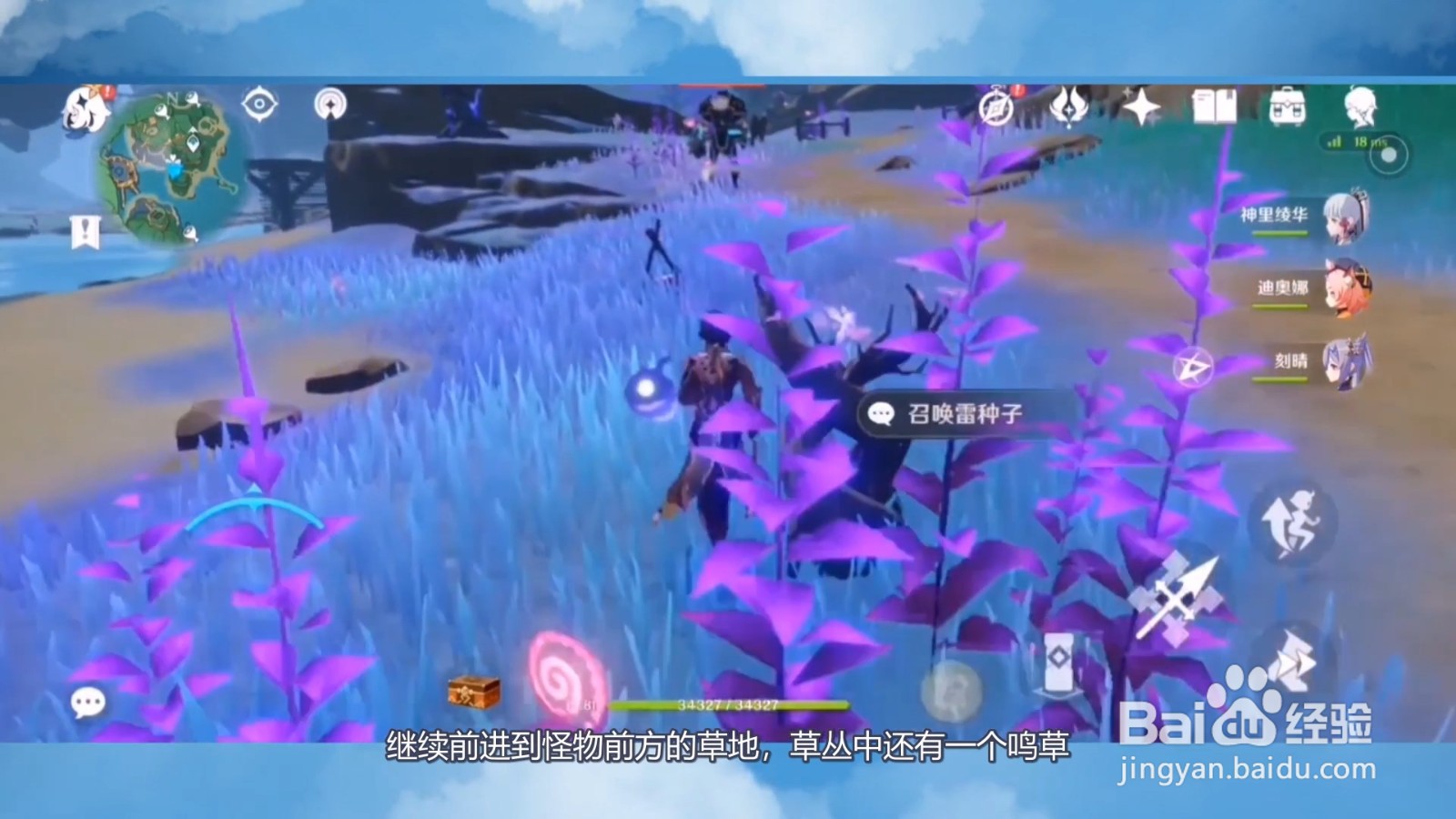
Task: Expand the quest exclamation banner under minimap
Action: point(86,232)
